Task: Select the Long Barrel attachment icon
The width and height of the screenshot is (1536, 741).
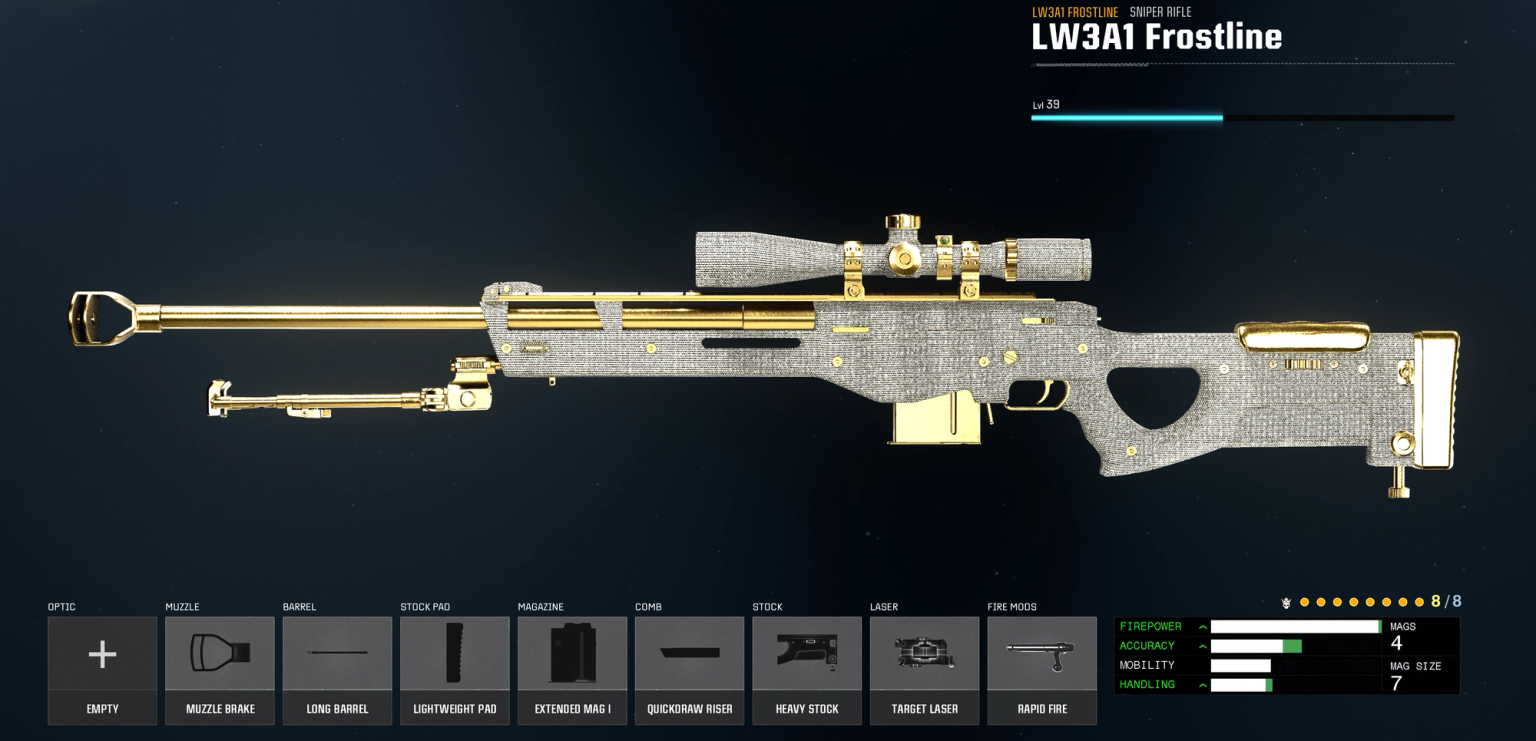Action: tap(337, 653)
